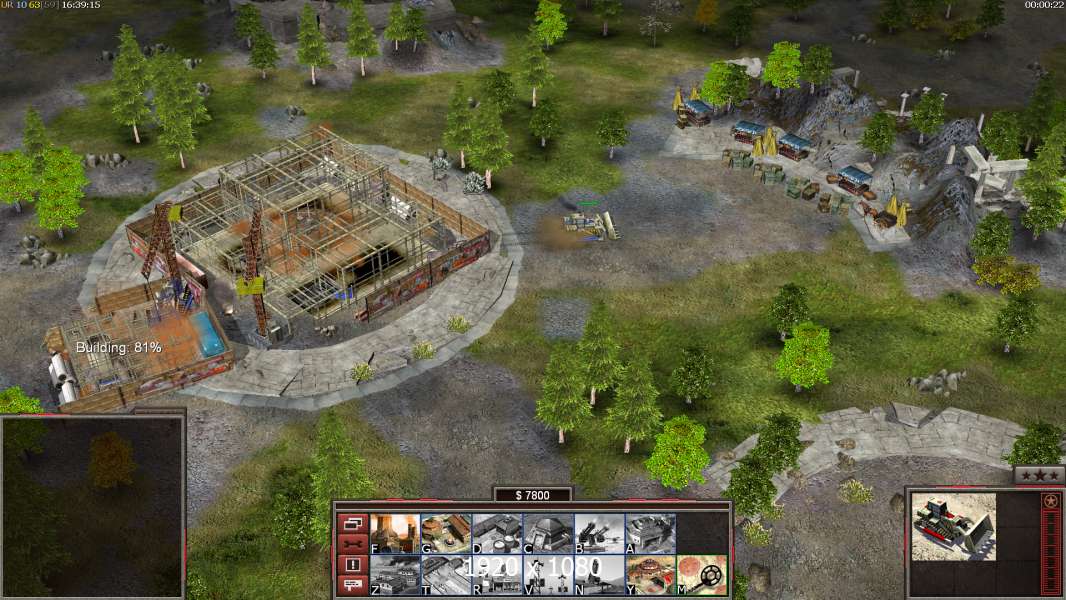Choose the Gattling cannon build icon (B)
Screen dimensions: 1066x600
coord(599,533)
